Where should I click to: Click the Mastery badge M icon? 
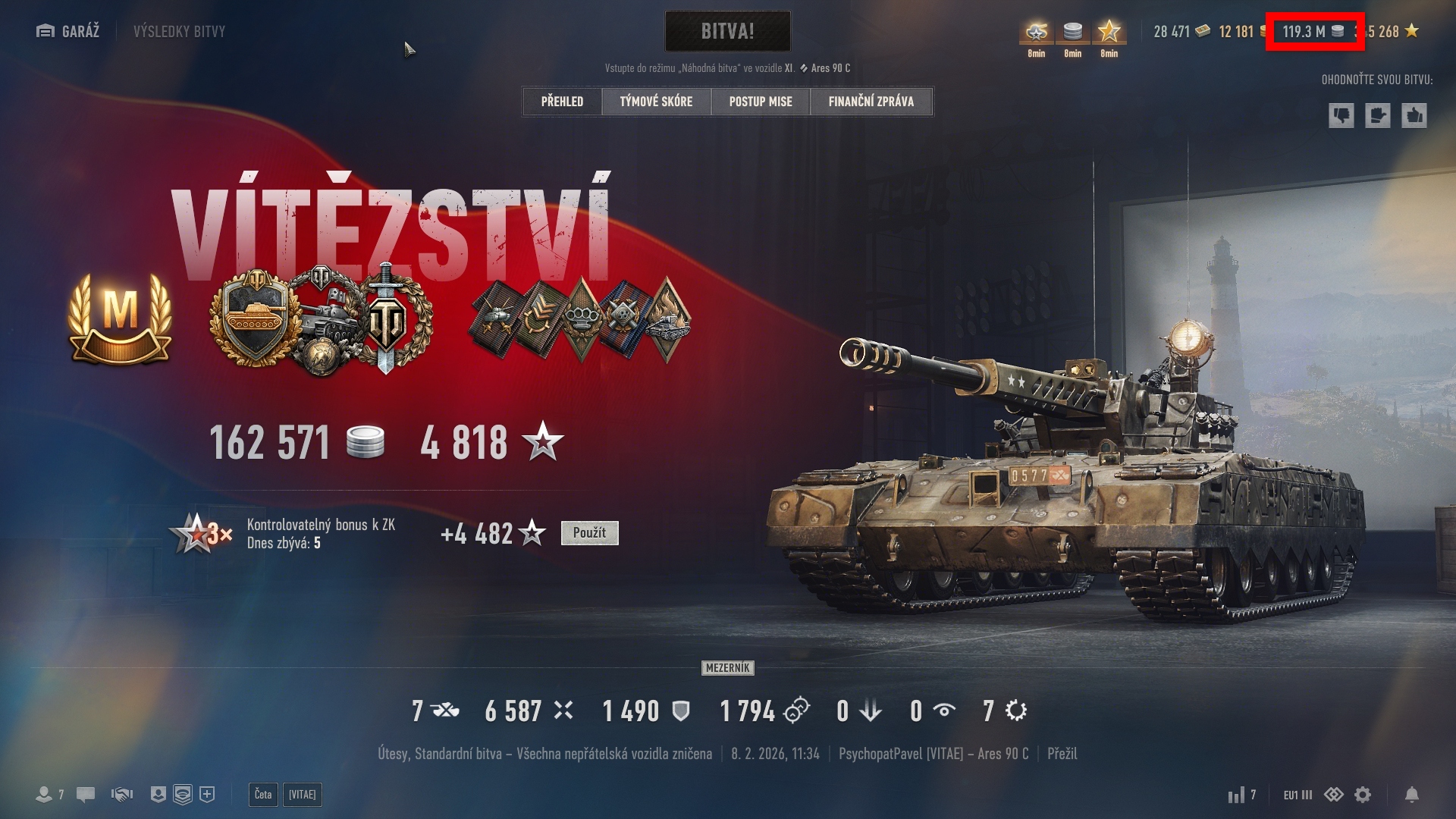(120, 318)
